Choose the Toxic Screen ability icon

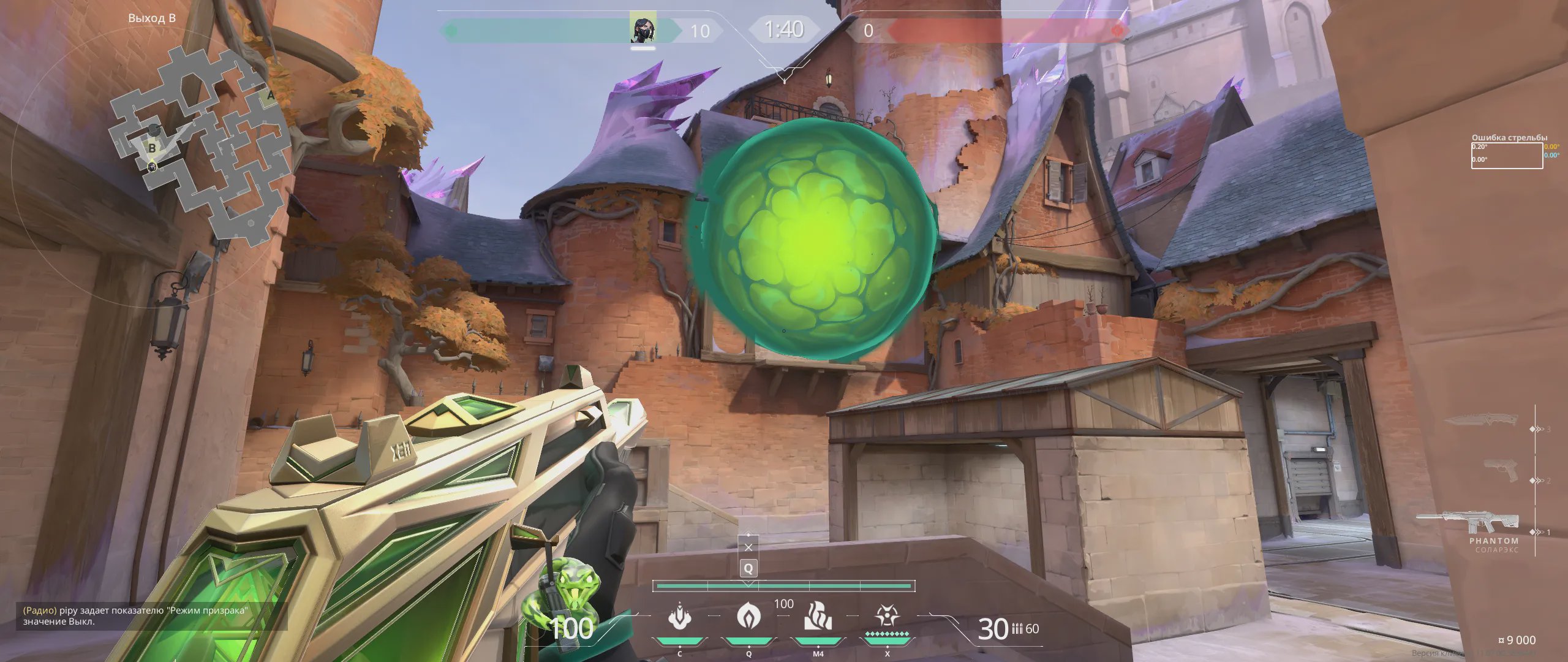click(x=818, y=617)
